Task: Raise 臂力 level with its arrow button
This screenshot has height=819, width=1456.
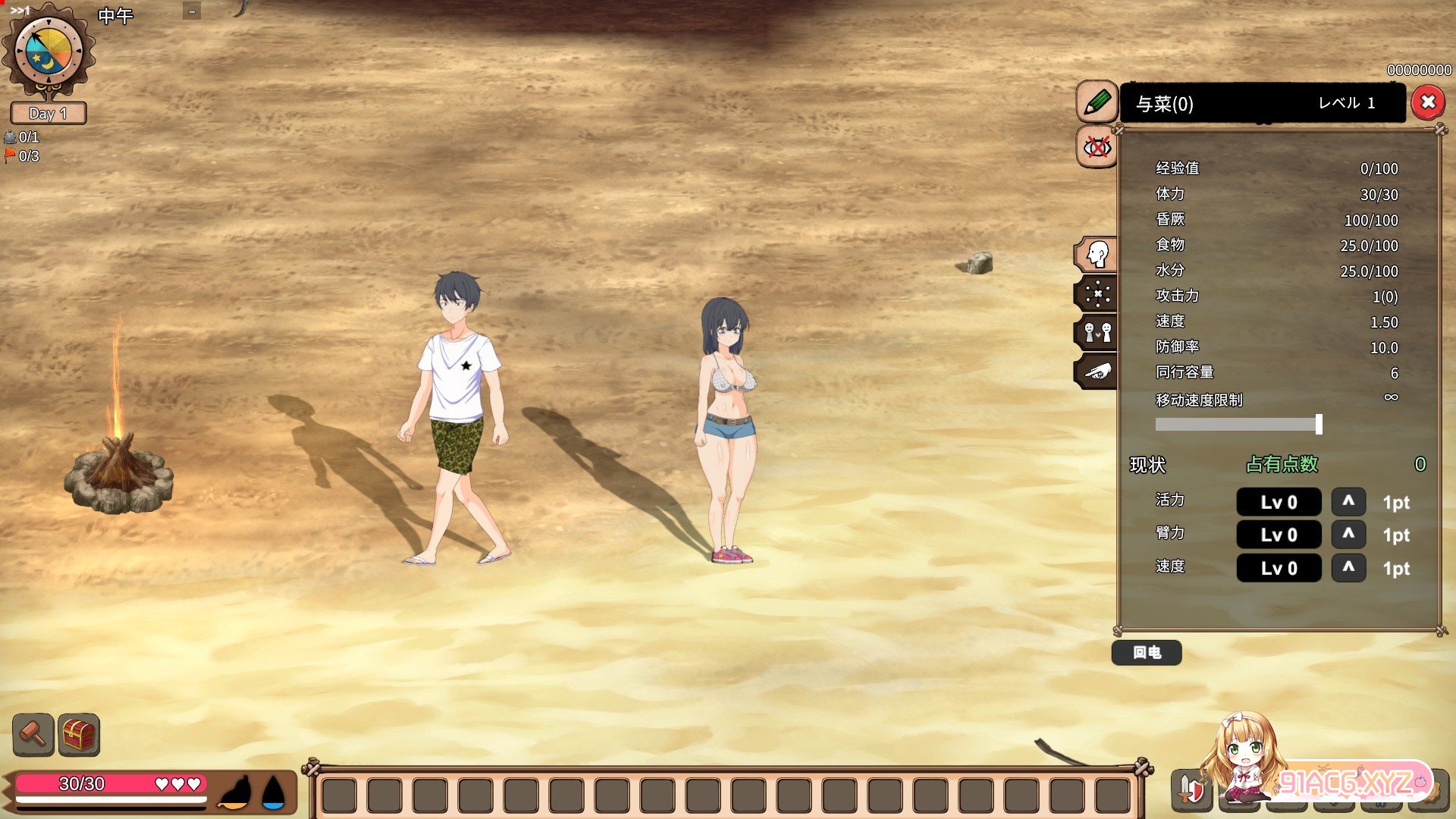Action: click(1348, 534)
